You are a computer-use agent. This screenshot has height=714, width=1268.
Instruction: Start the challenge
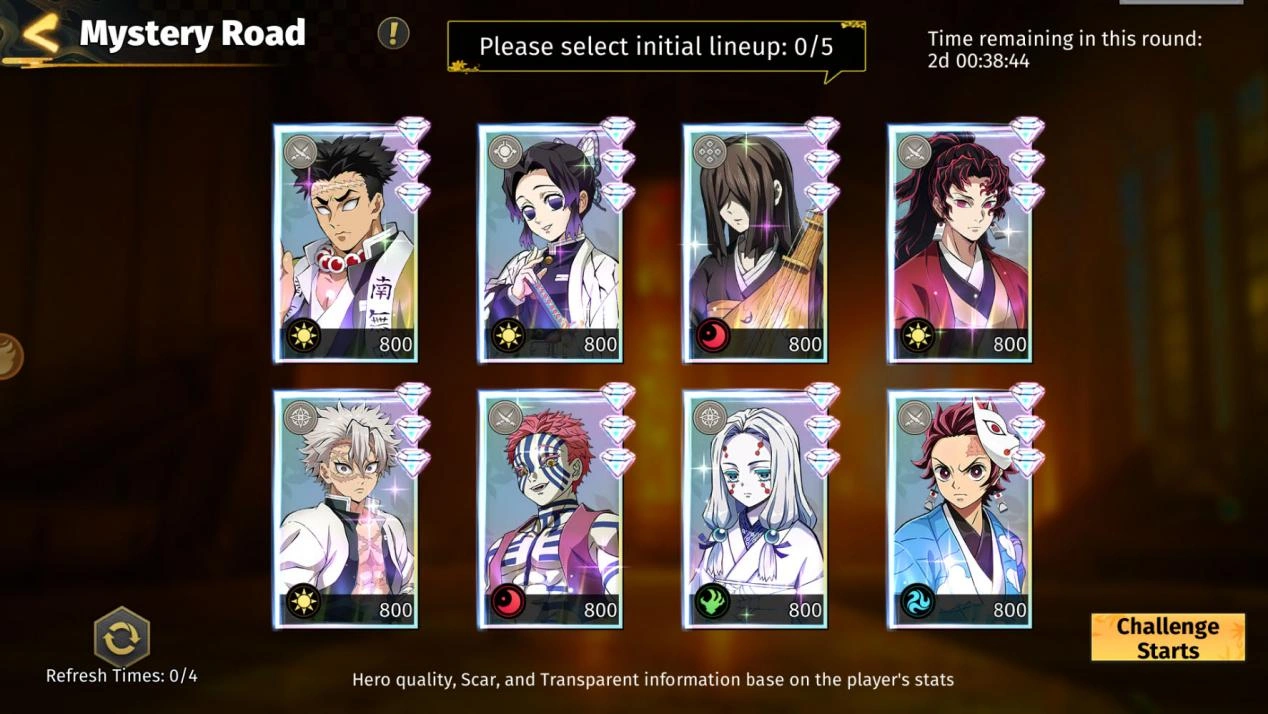coord(1167,638)
